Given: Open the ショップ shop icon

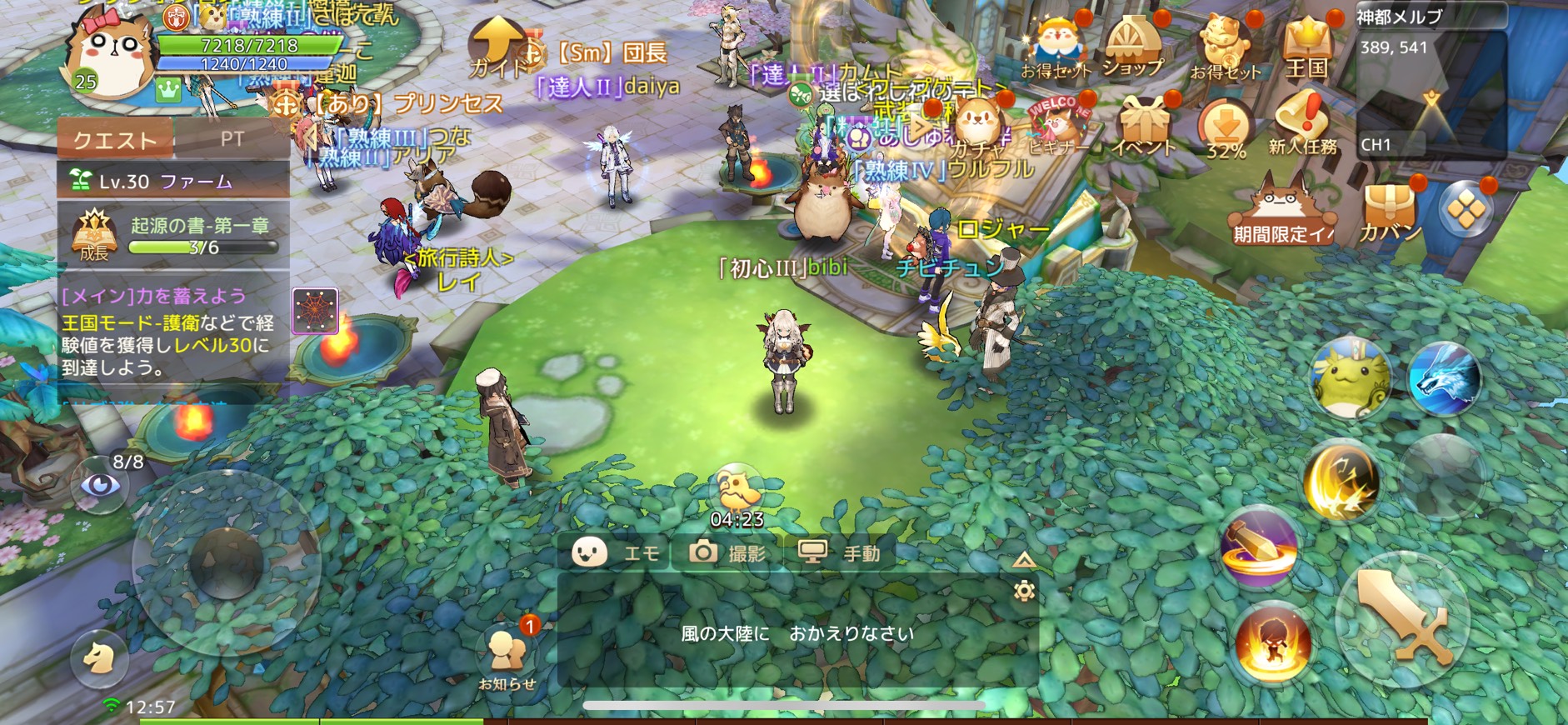Looking at the screenshot, I should (x=1131, y=47).
